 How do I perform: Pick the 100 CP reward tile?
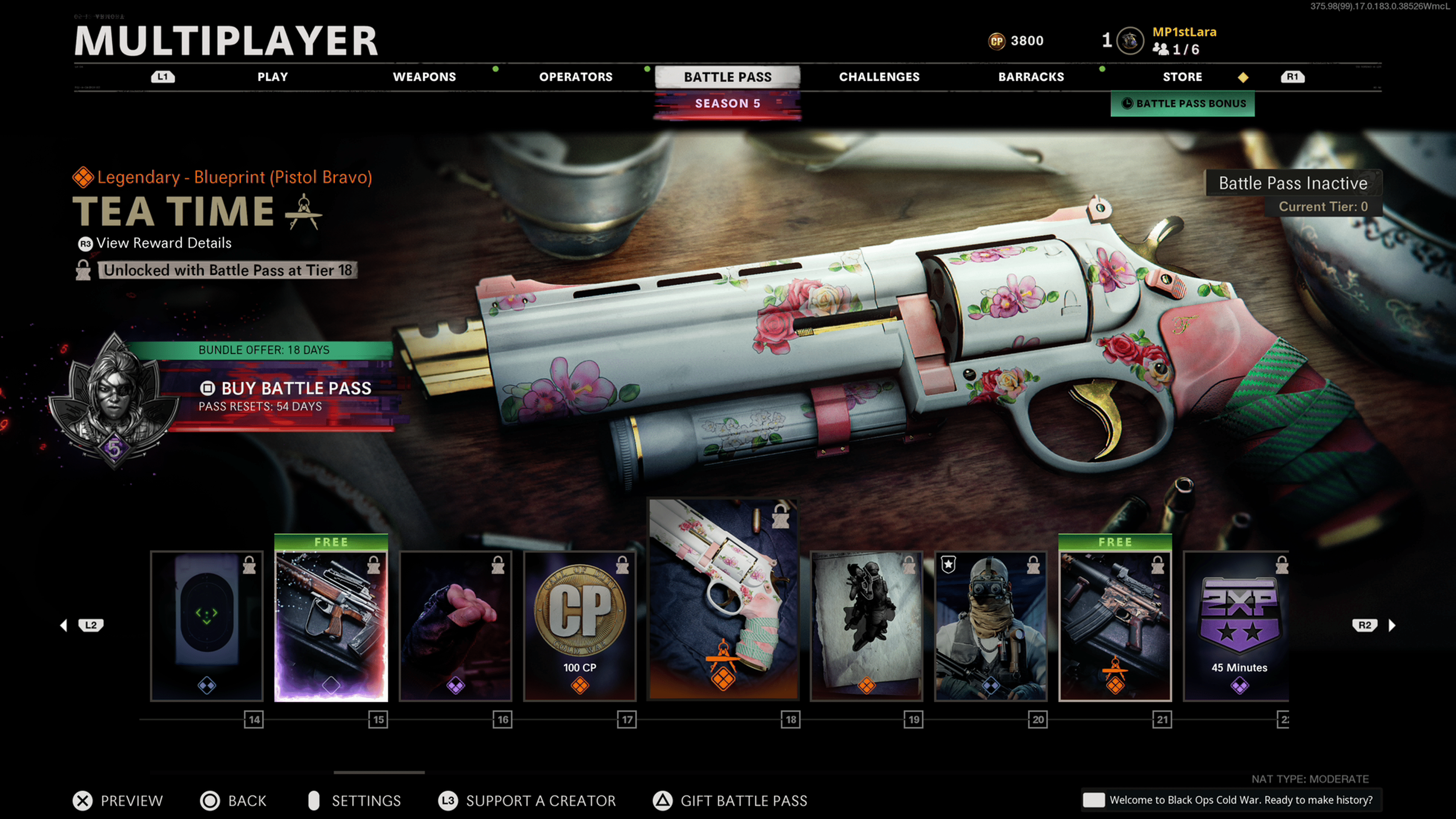click(580, 626)
